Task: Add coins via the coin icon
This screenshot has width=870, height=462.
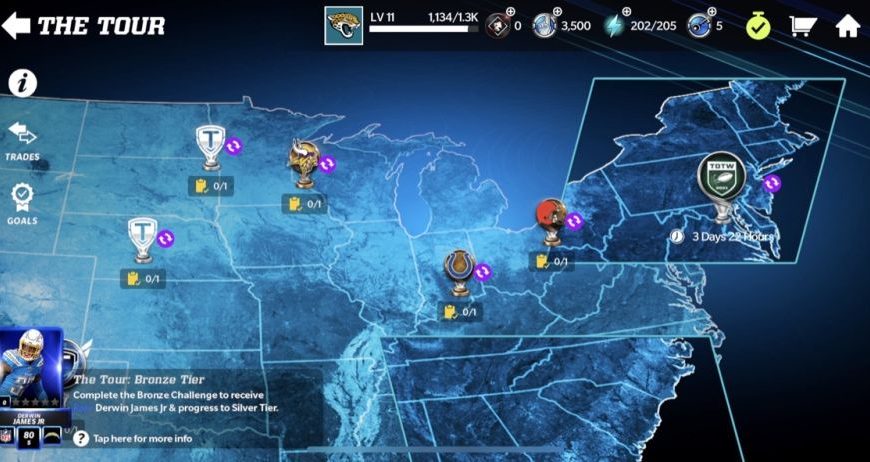Action: 545,25
